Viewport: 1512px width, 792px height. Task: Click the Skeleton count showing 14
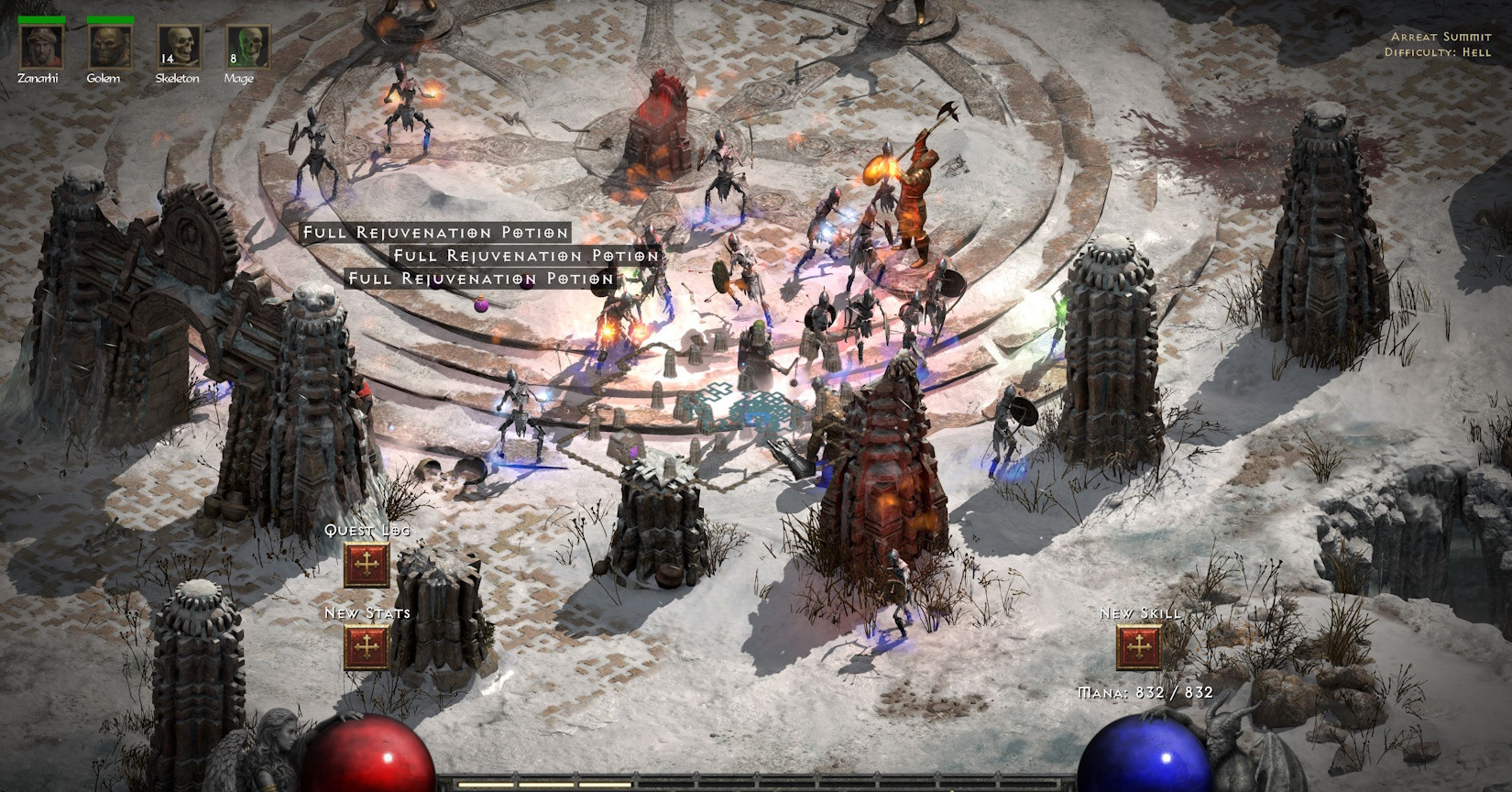click(x=168, y=58)
